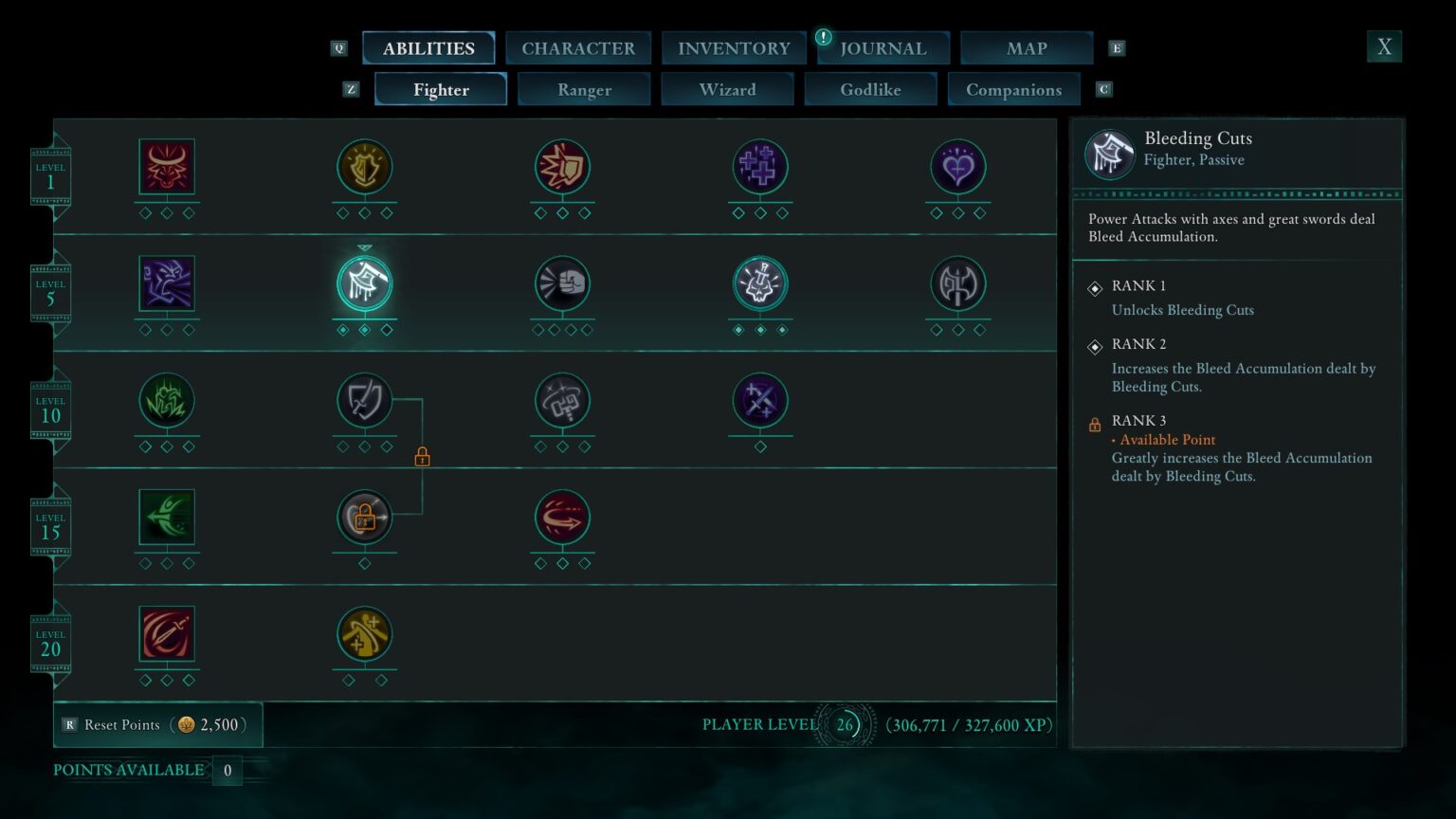The width and height of the screenshot is (1456, 819).
Task: Open the Journal with the notification badge
Action: point(883,47)
